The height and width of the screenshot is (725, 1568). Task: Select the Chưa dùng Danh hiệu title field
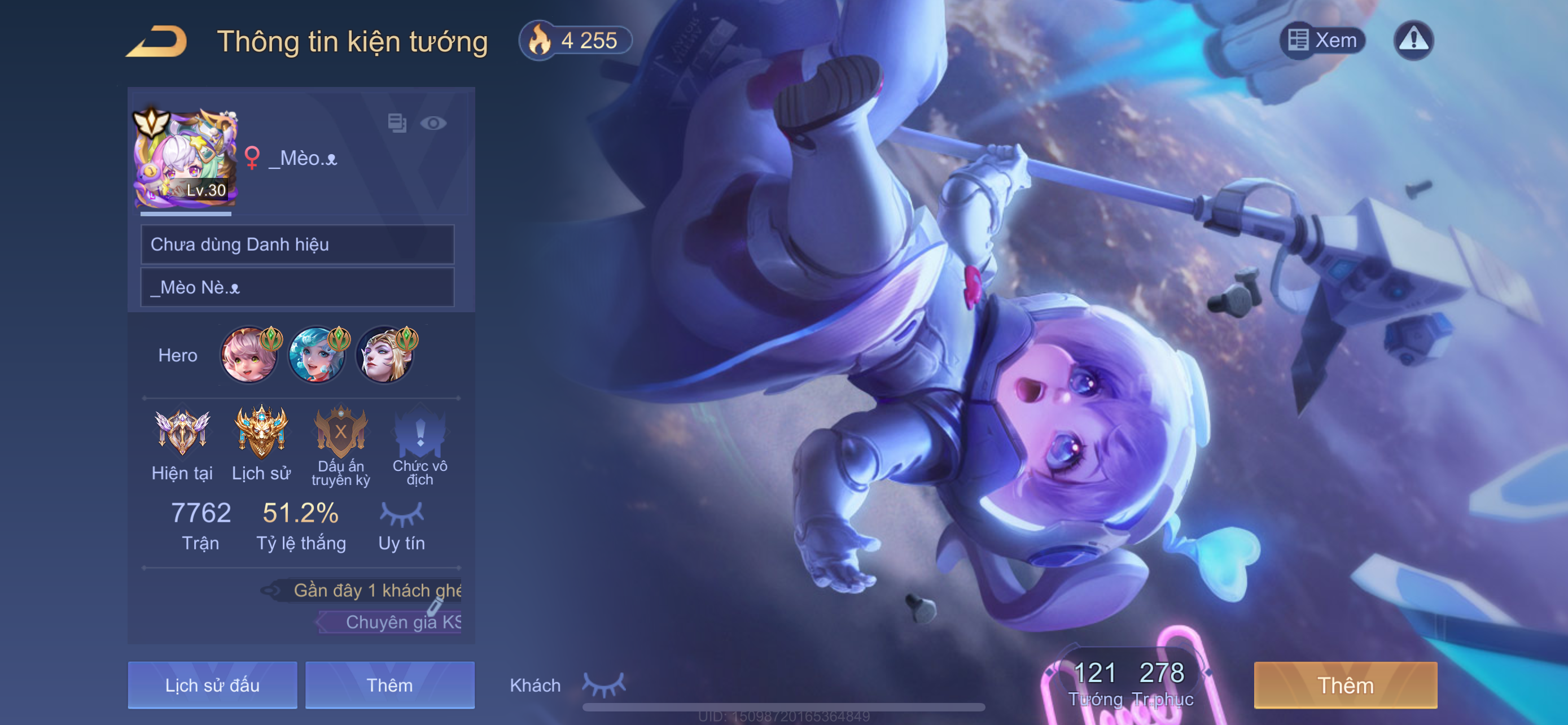pos(297,244)
